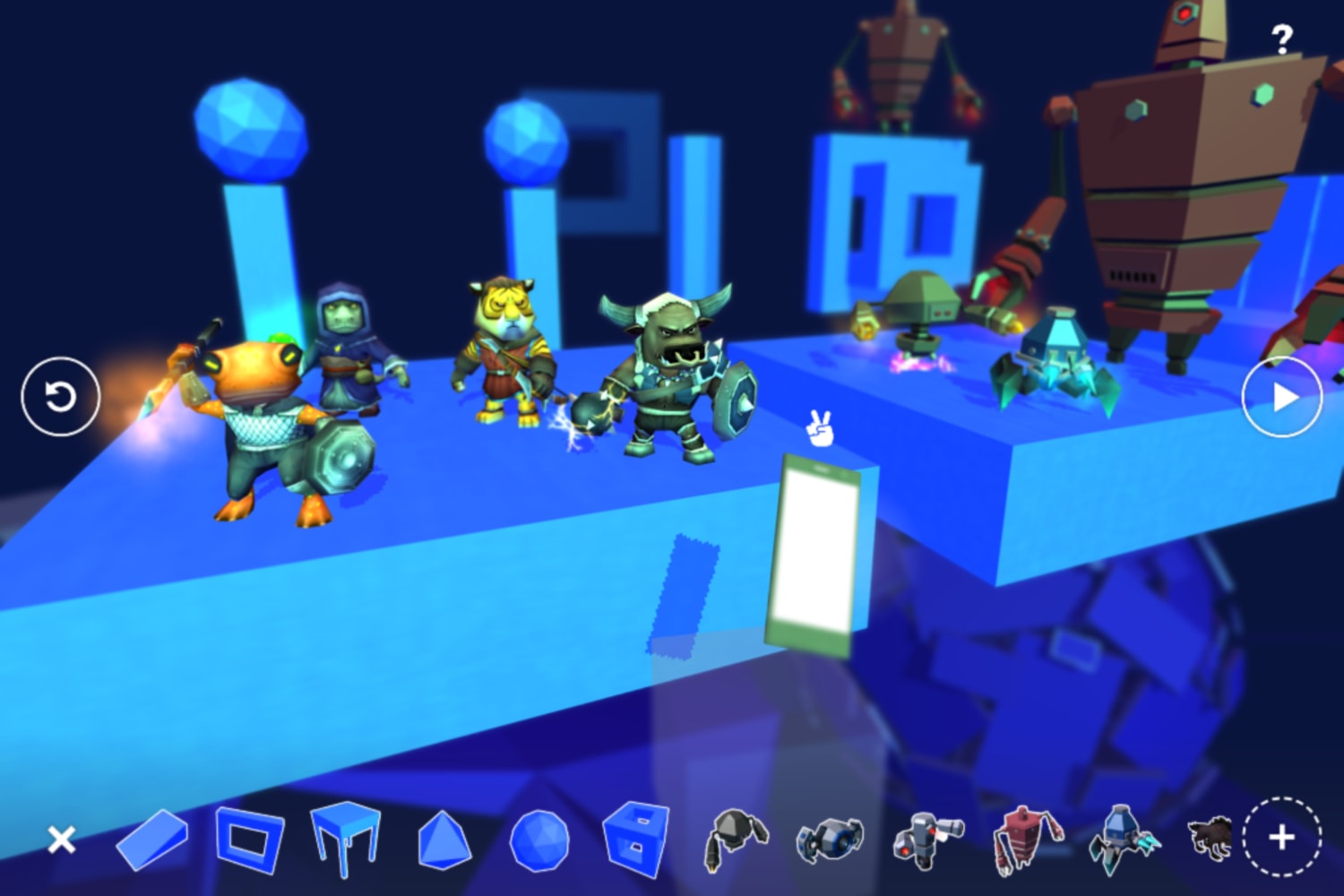Select the dark creature icon in the toolbar
Screen dimensions: 1344x896
click(1210, 840)
